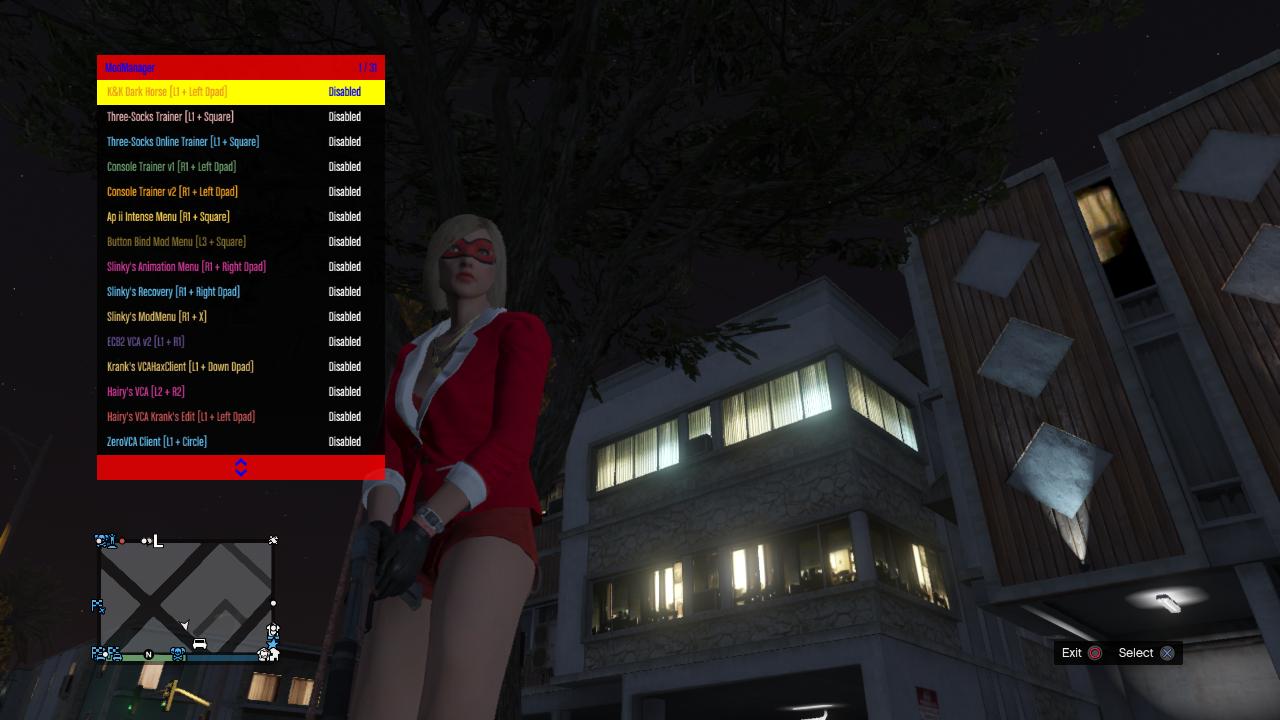Open the minimap
Image resolution: width=1280 pixels, height=720 pixels.
pyautogui.click(x=186, y=597)
